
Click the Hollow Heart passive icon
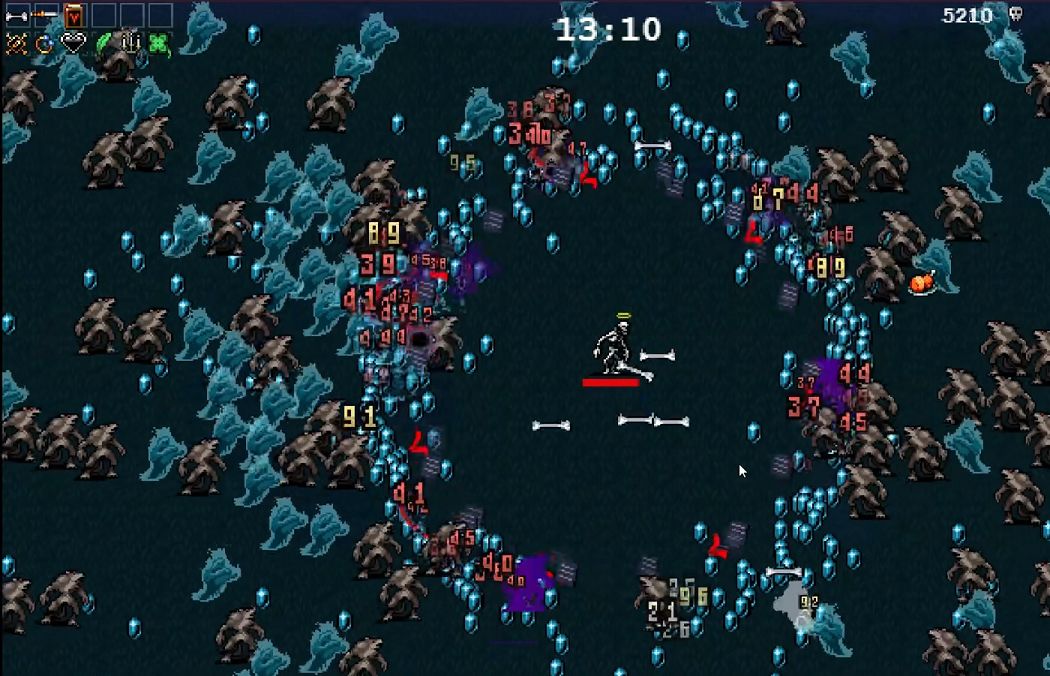click(x=74, y=44)
